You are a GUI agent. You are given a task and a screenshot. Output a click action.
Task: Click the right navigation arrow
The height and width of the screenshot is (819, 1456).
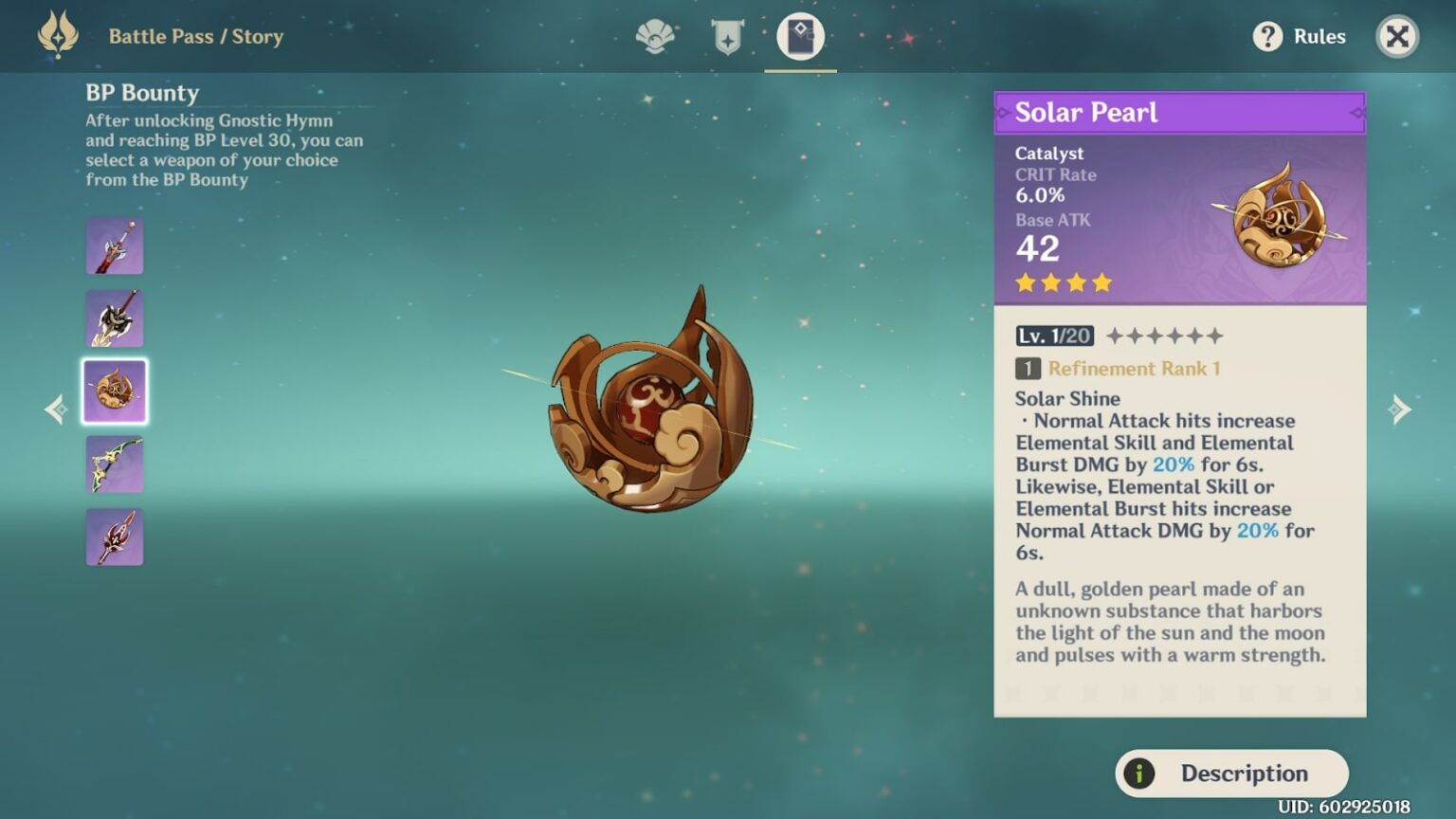(1400, 408)
